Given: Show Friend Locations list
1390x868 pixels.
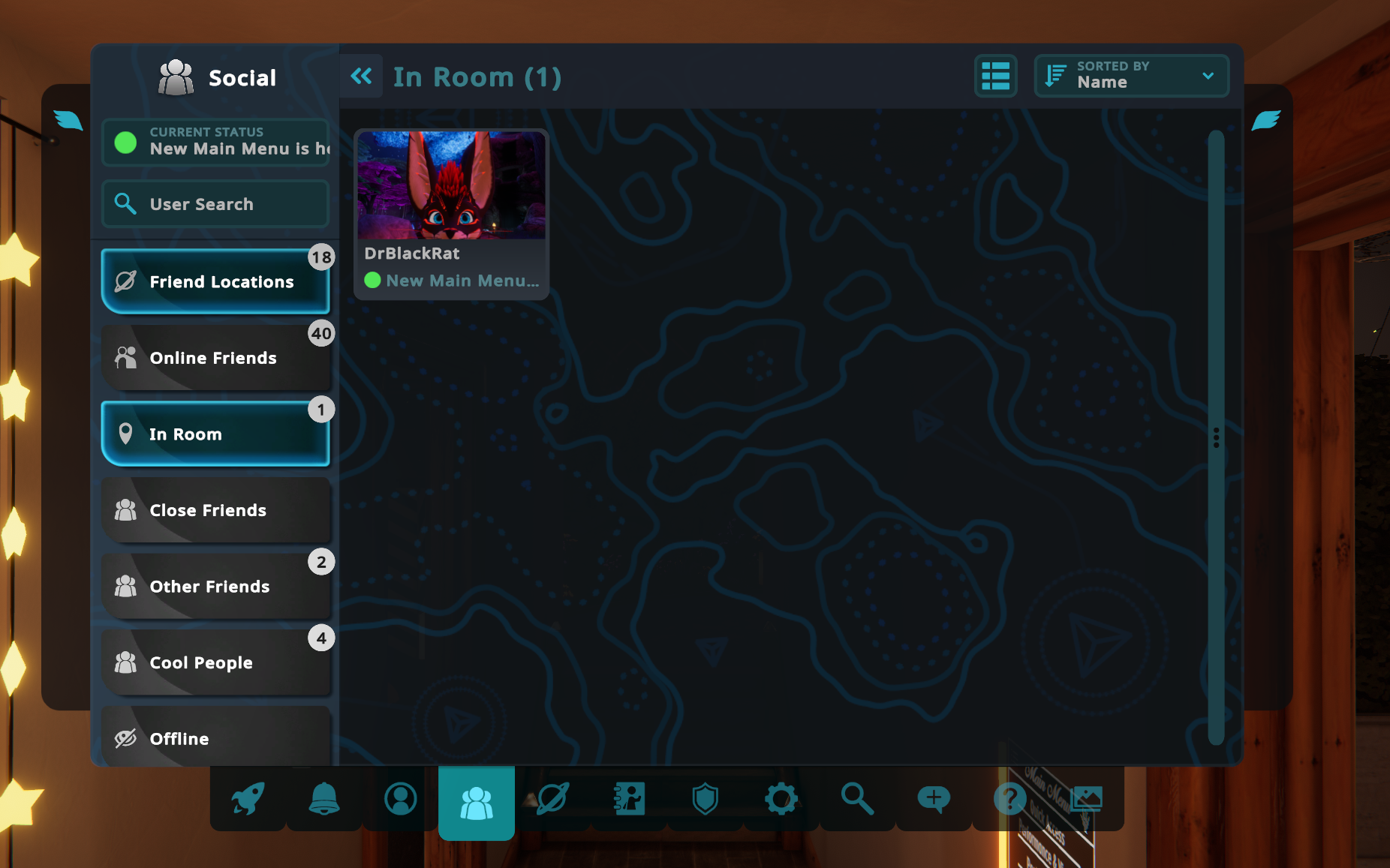Looking at the screenshot, I should [x=215, y=281].
